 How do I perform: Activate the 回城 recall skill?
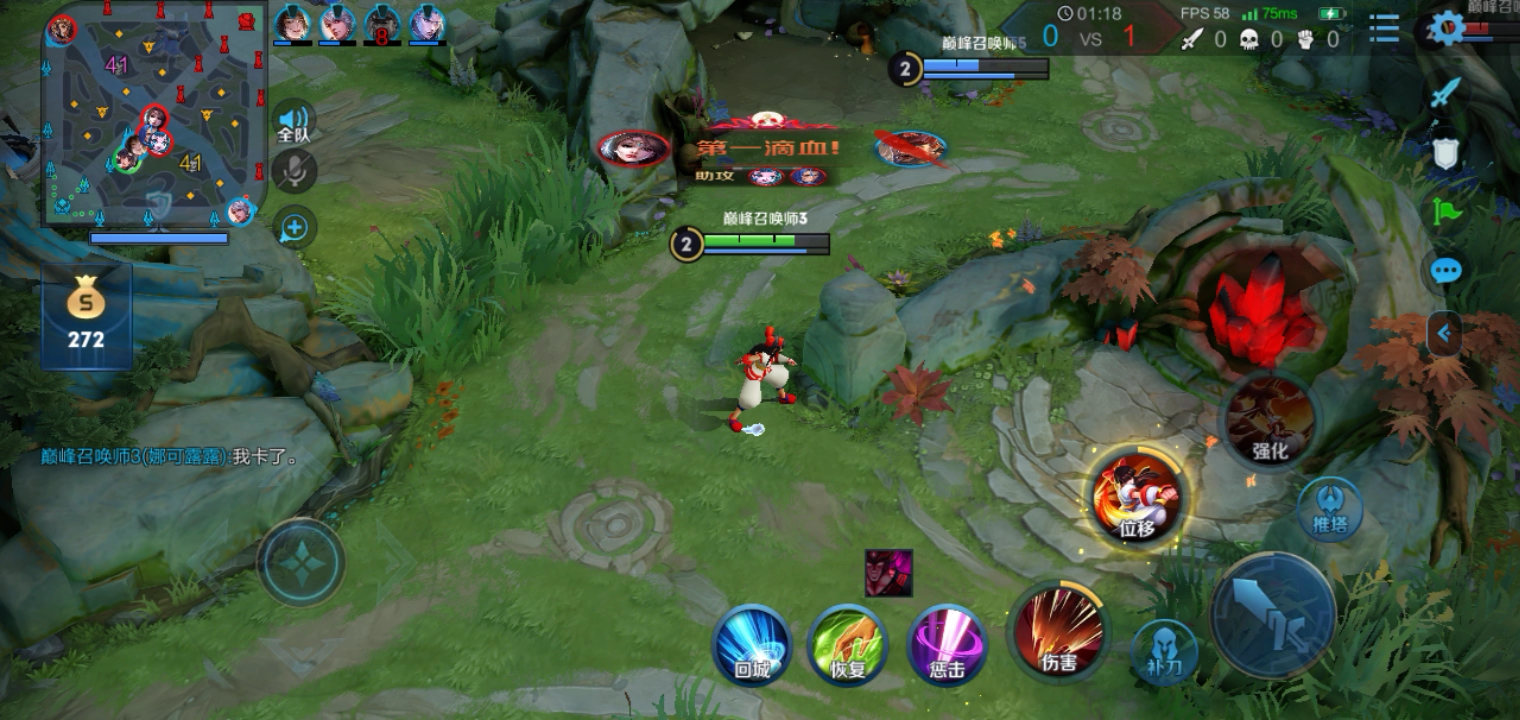pyautogui.click(x=752, y=645)
